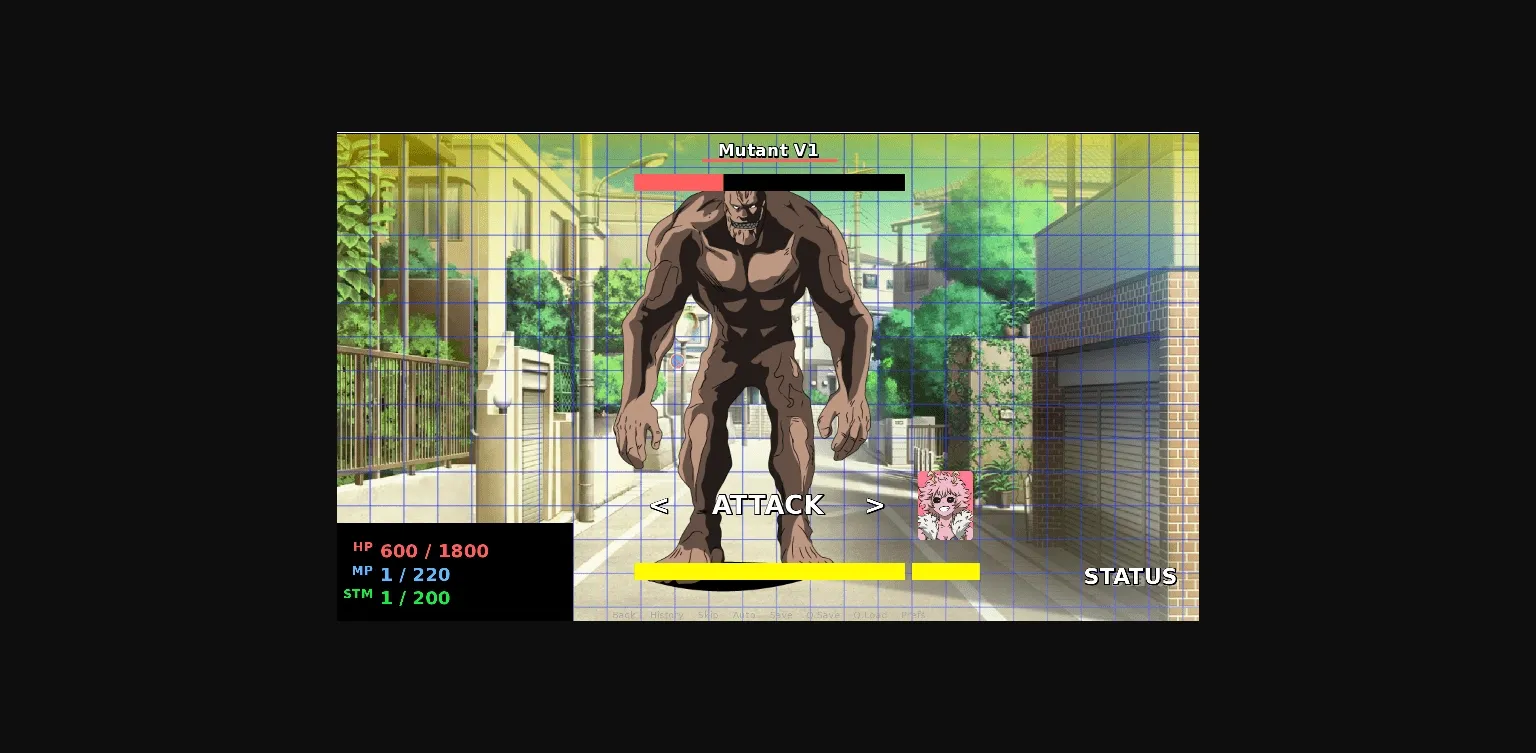This screenshot has height=753, width=1536.
Task: Click the yellow stamina gauge
Action: coord(770,570)
